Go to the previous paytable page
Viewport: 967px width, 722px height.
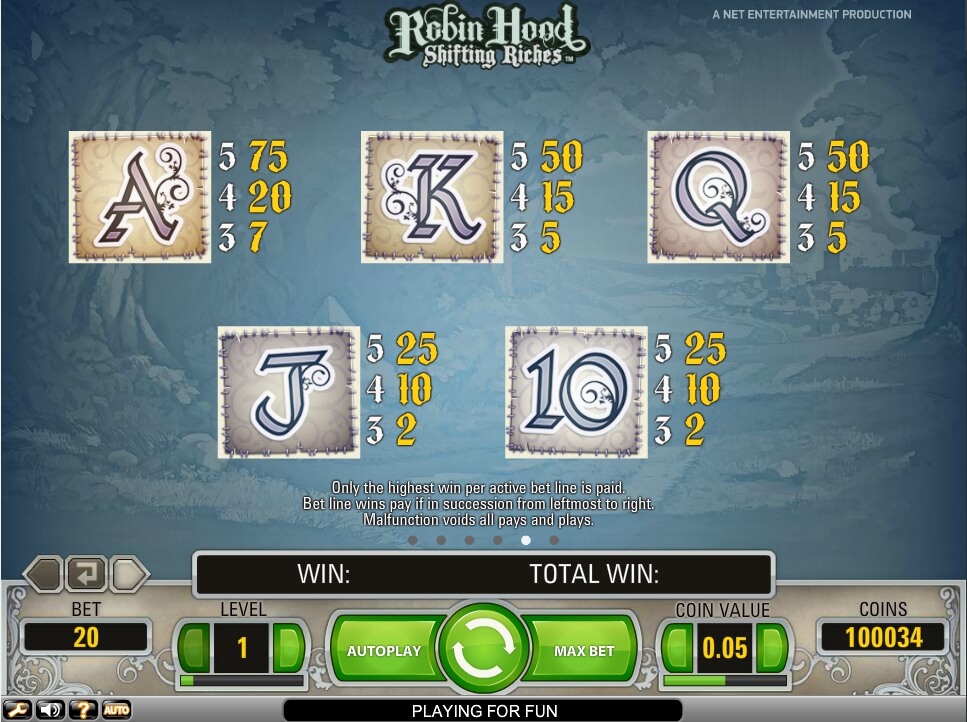[43, 575]
